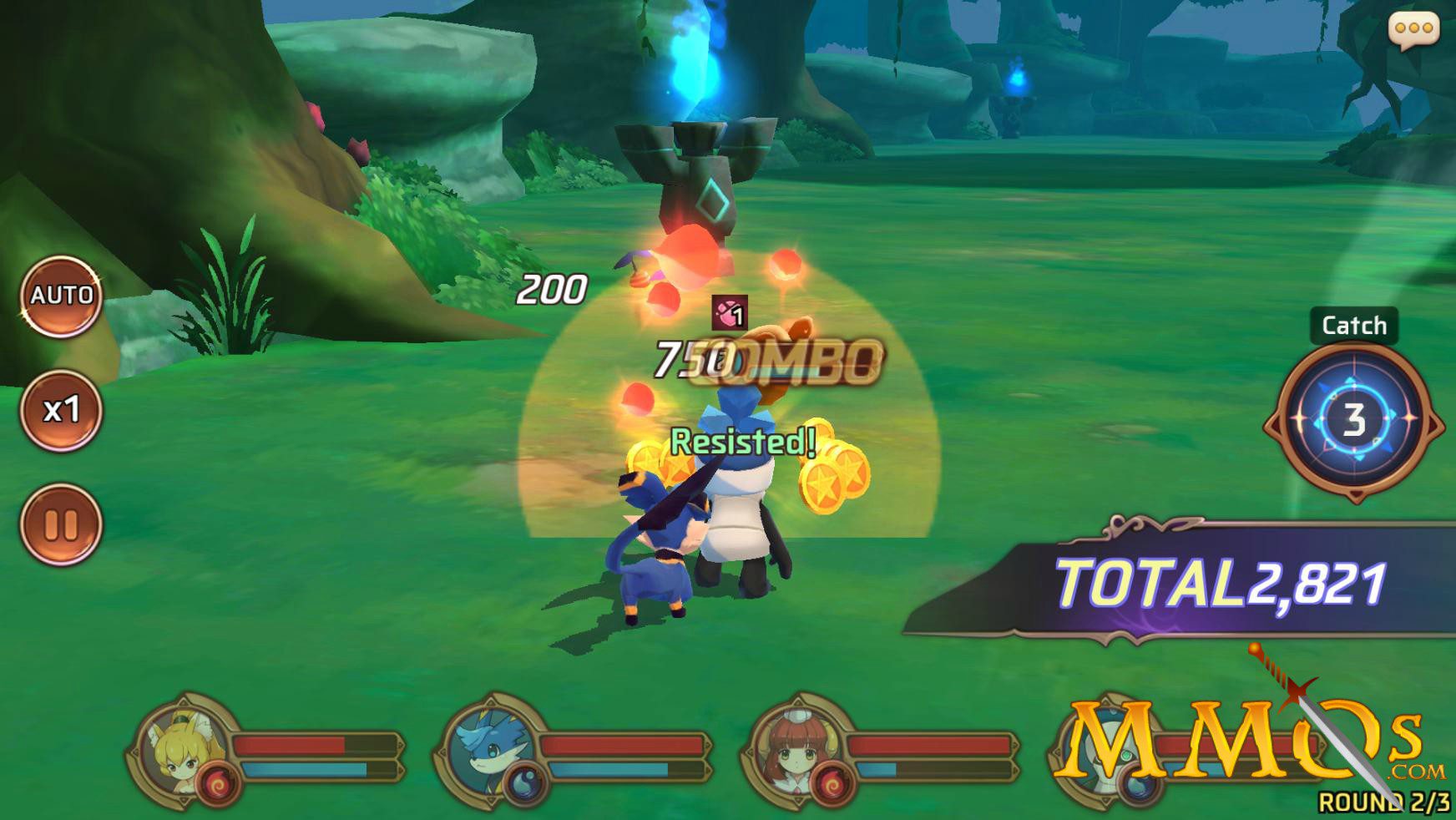Image resolution: width=1456 pixels, height=820 pixels.
Task: Open the chat speech bubble
Action: pos(1413,30)
